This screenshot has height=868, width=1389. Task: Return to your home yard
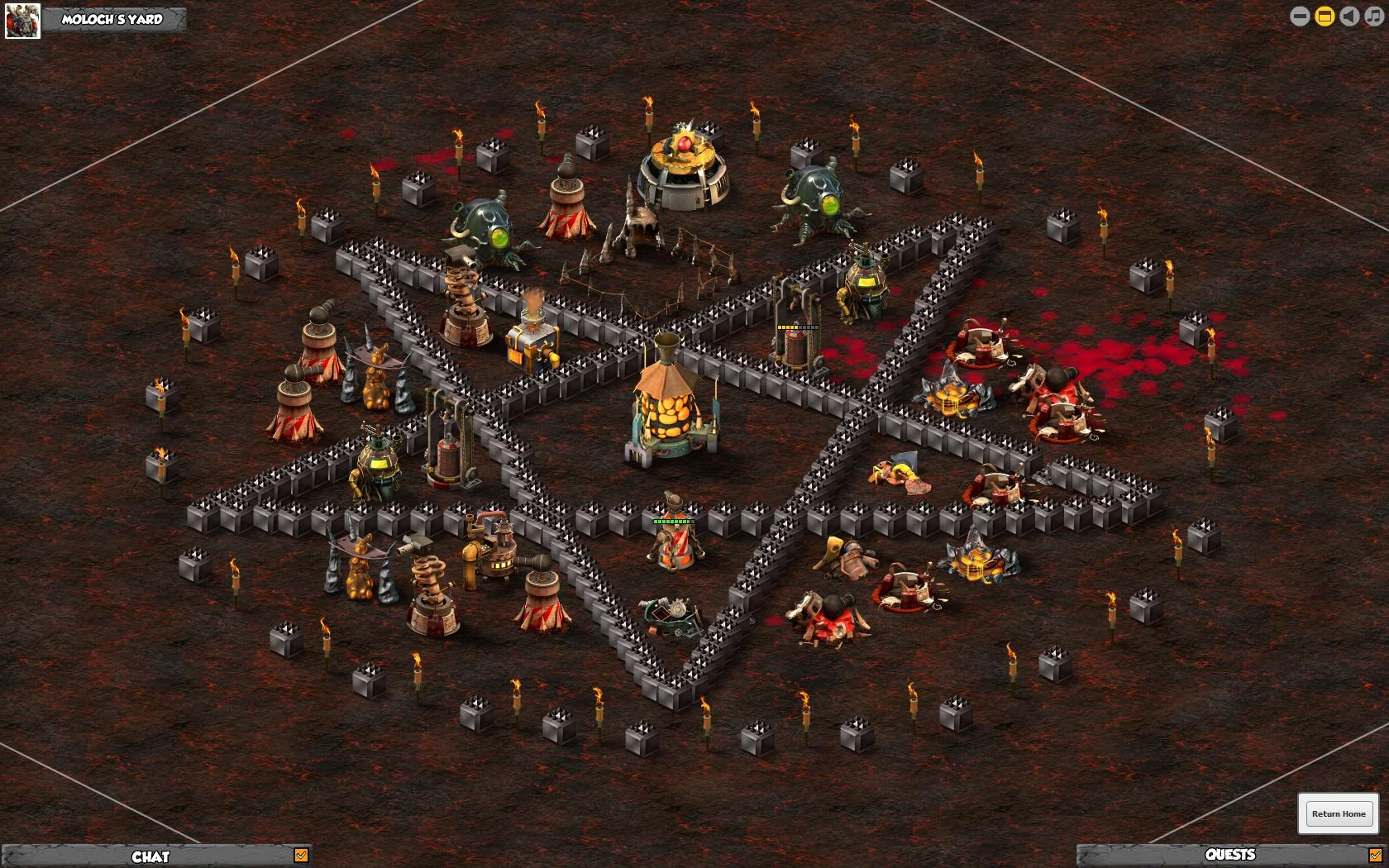click(x=1339, y=813)
